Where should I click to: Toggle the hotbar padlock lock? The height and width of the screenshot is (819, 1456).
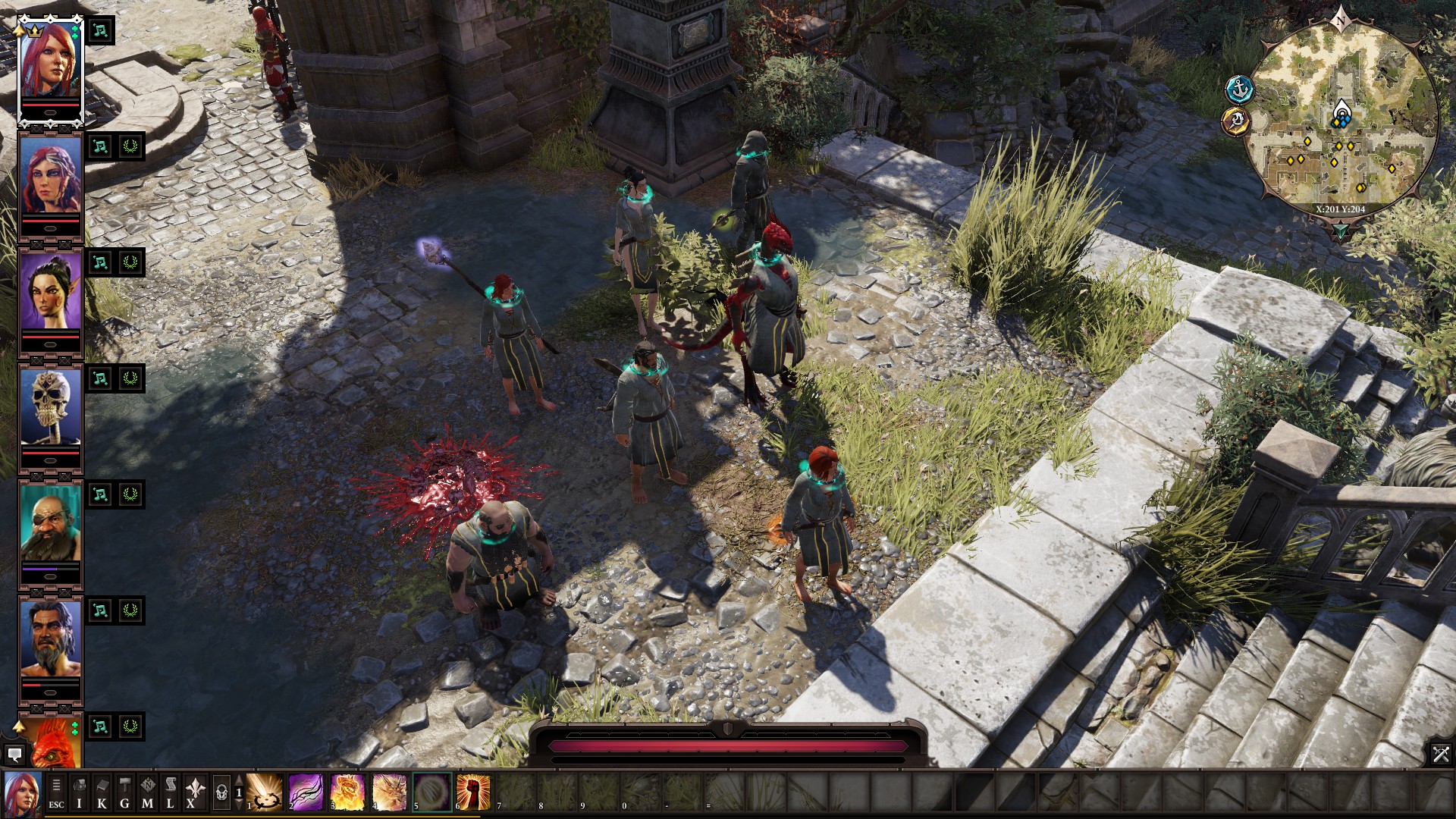tap(222, 792)
